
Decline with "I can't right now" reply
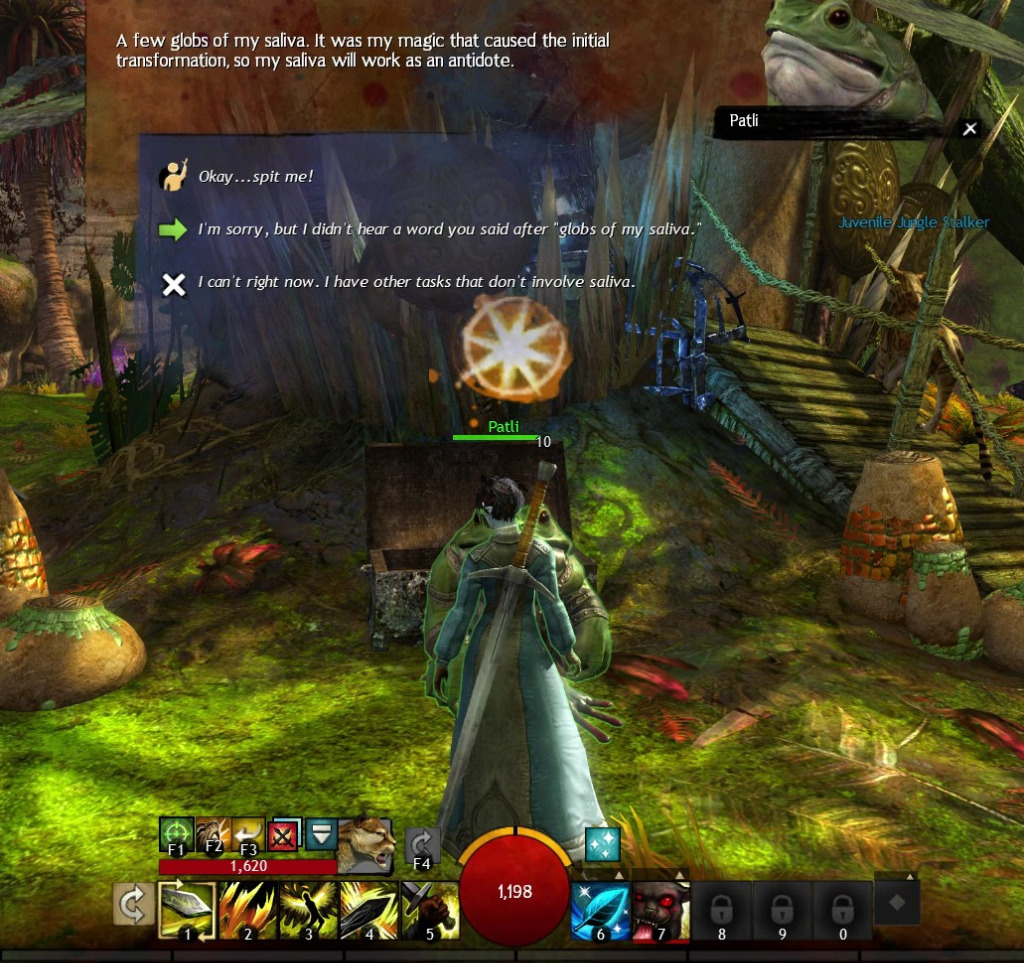[415, 283]
